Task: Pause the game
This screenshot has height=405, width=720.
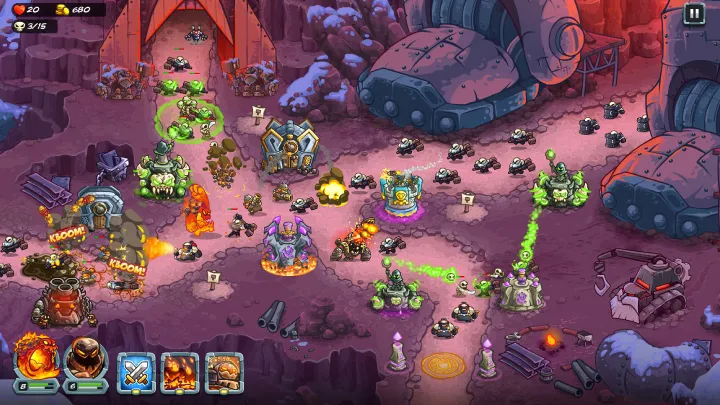Action: [694, 14]
